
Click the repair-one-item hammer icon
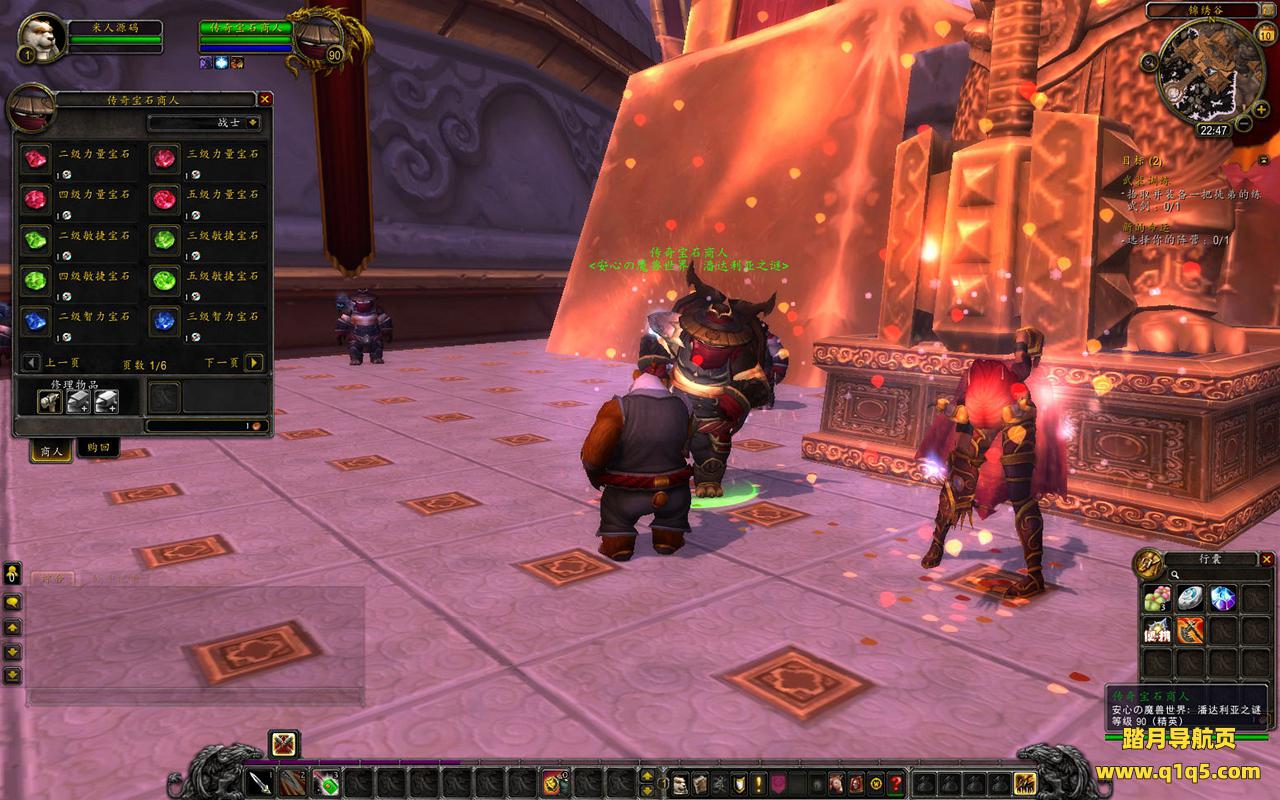50,401
